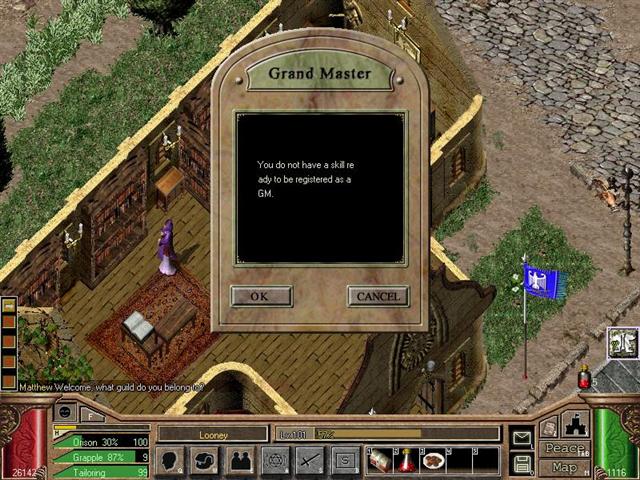640x480 pixels.
Task: Use the meat plate quick slot
Action: (x=433, y=460)
